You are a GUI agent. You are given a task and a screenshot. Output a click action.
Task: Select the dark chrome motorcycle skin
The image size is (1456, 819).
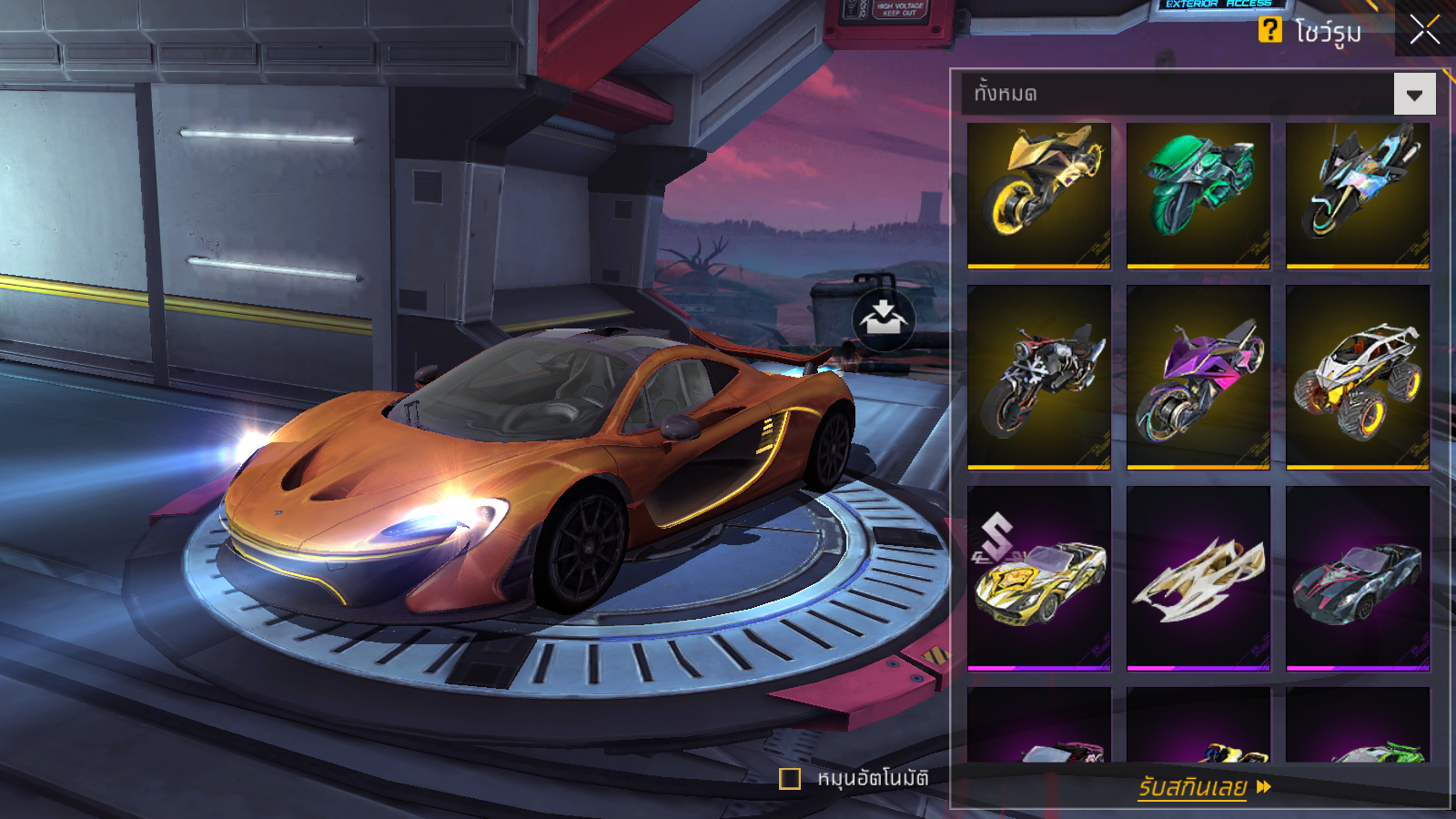[x=1039, y=377]
